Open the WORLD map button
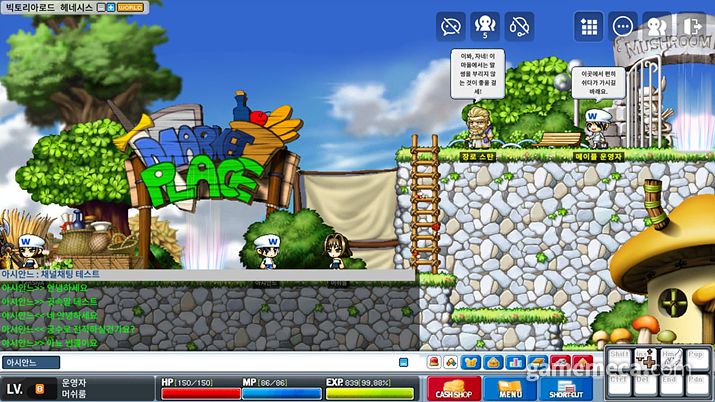The height and width of the screenshot is (402, 715). coord(131,7)
